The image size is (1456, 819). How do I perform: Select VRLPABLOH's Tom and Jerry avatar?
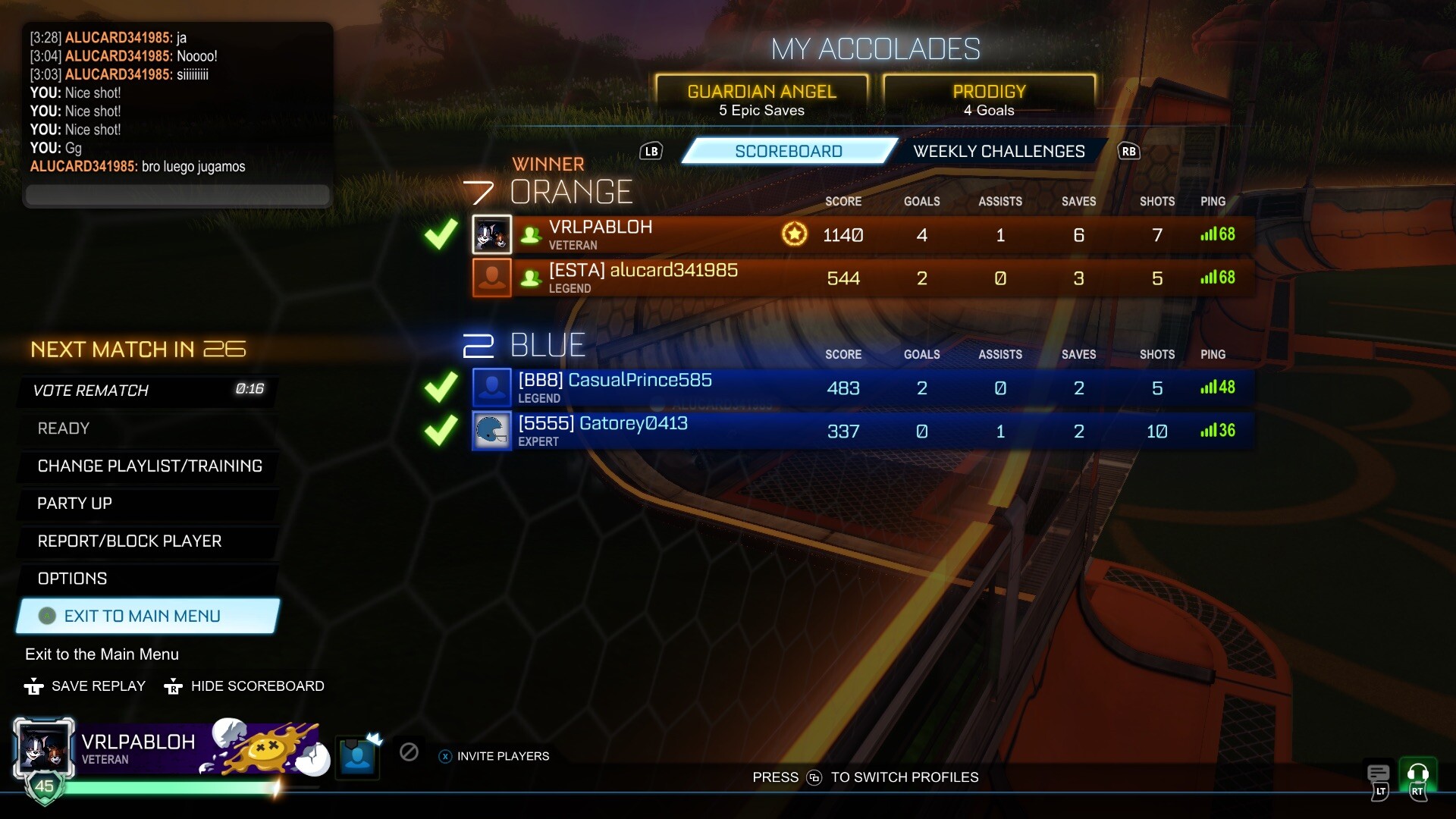[492, 235]
